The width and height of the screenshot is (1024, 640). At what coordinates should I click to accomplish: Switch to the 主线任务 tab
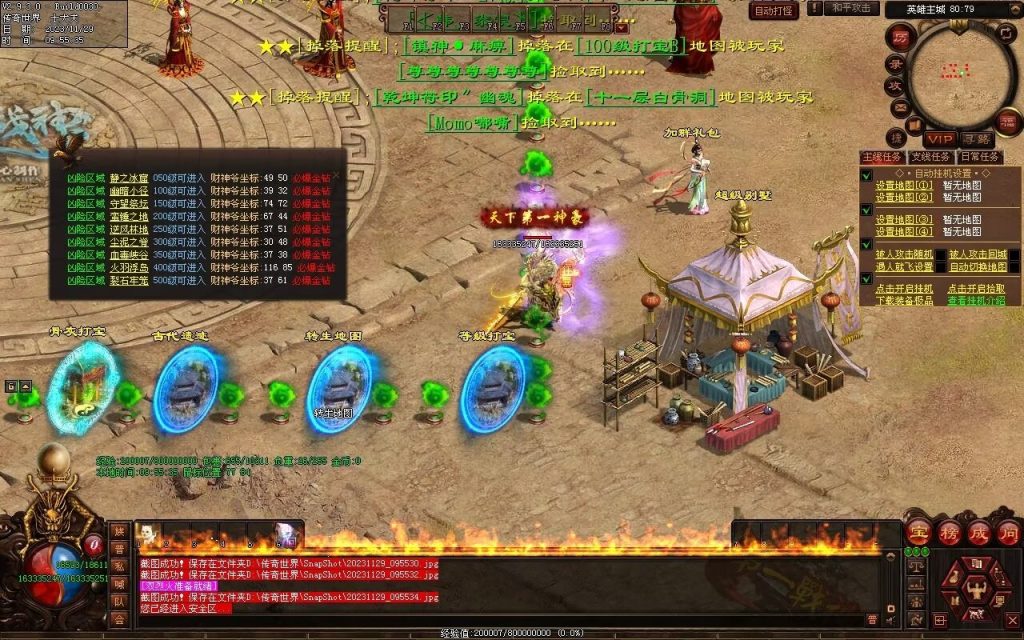[883, 157]
